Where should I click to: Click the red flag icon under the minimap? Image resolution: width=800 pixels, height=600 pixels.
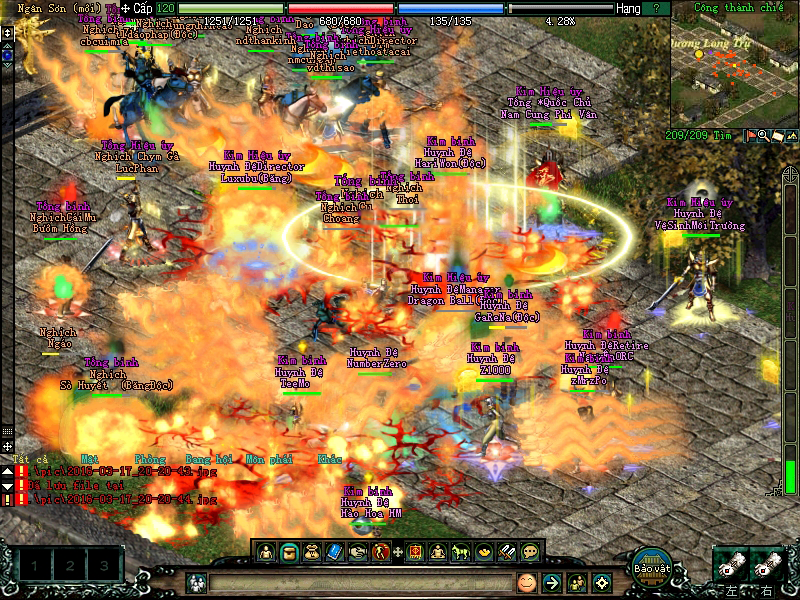pos(751,136)
